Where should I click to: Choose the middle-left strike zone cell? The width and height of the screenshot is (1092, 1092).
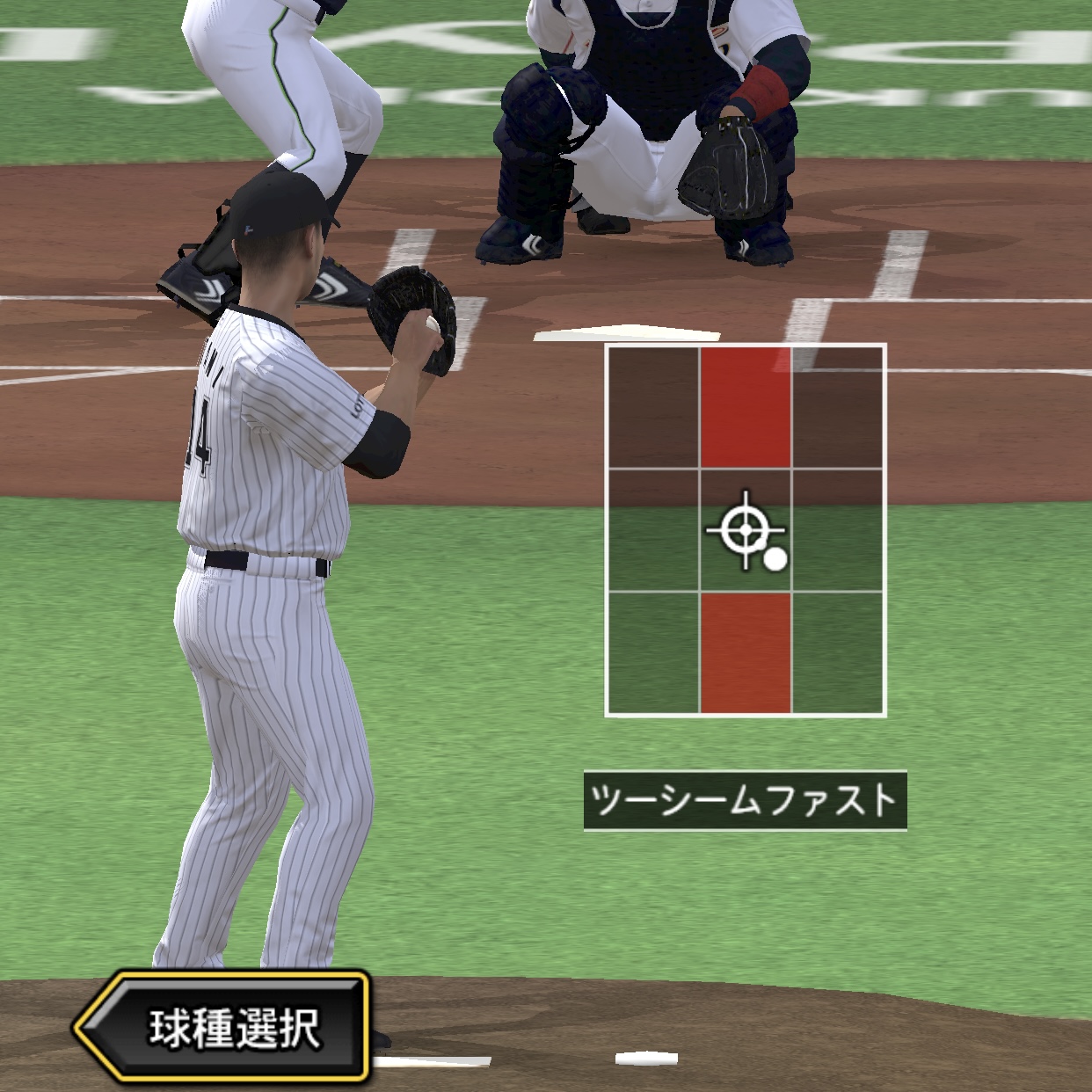pos(653,530)
